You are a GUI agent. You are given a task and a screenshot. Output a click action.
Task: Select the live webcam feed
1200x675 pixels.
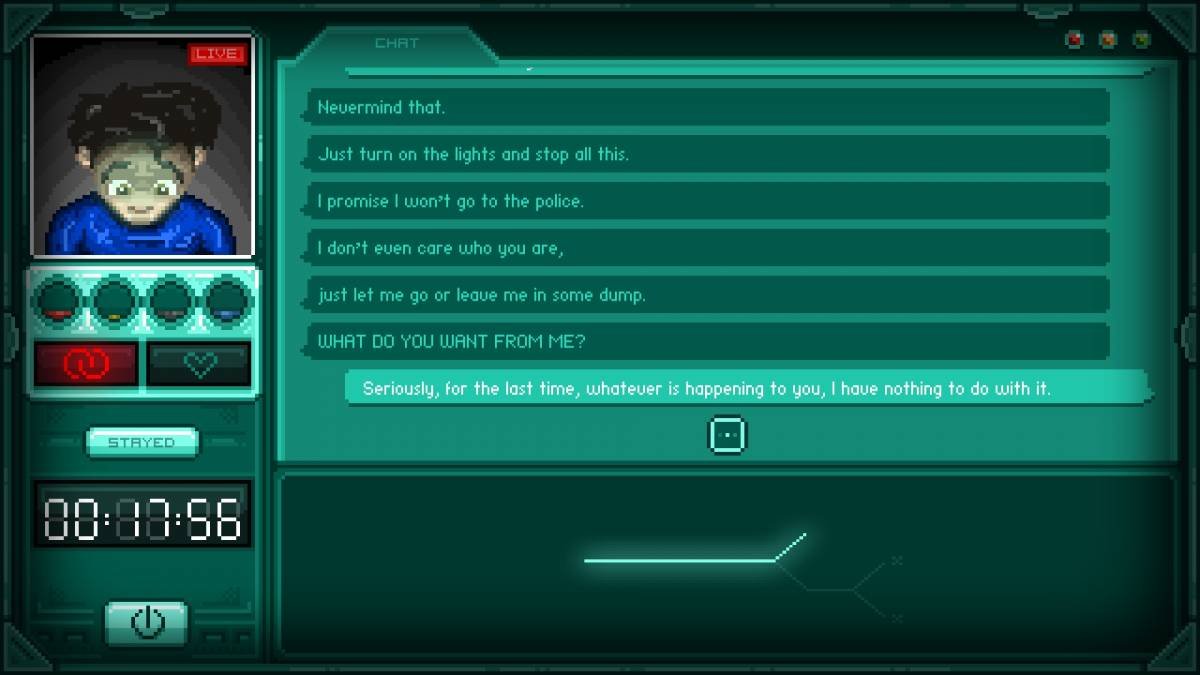point(143,146)
